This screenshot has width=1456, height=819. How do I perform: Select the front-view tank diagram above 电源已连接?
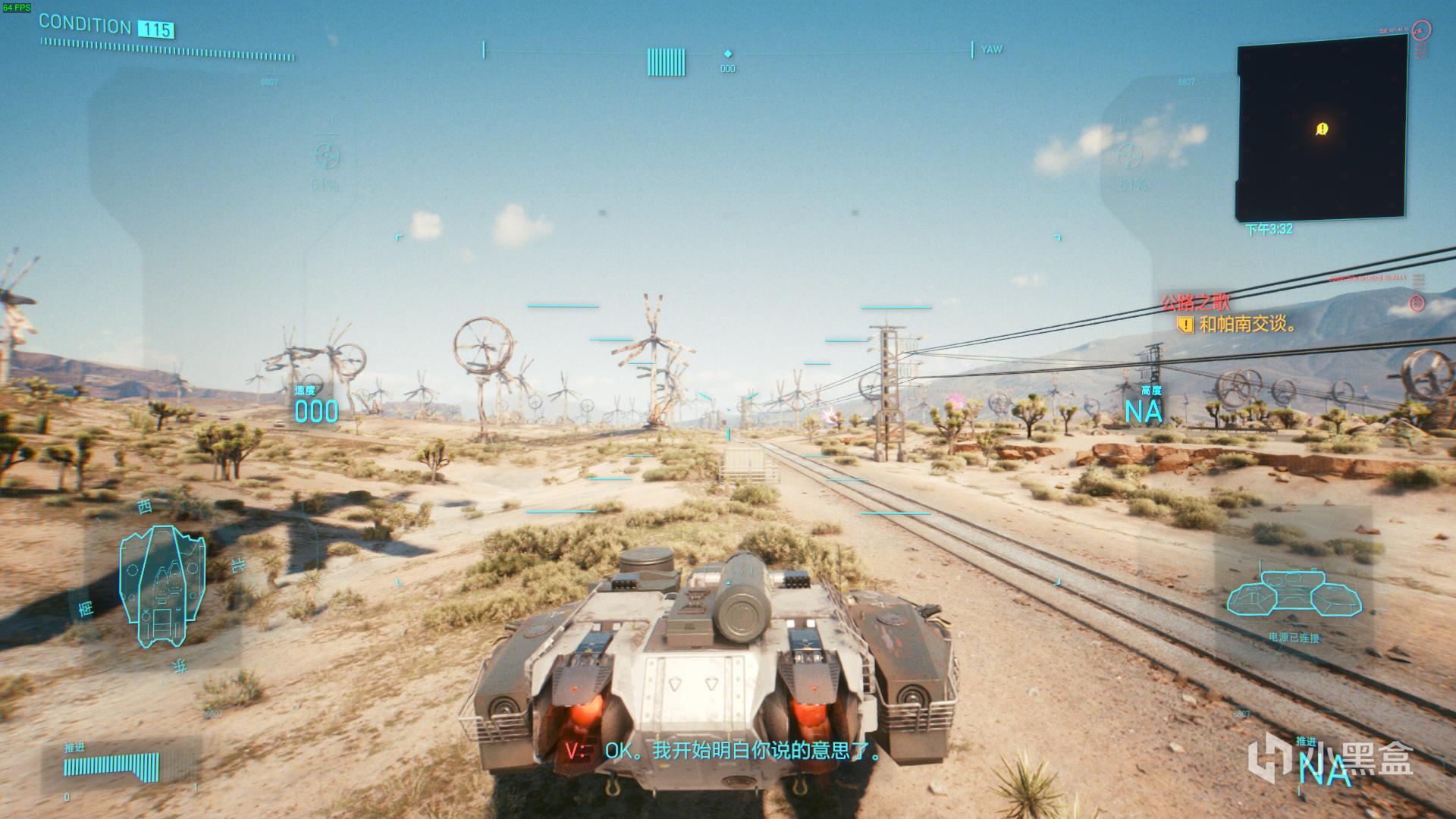(x=1294, y=594)
